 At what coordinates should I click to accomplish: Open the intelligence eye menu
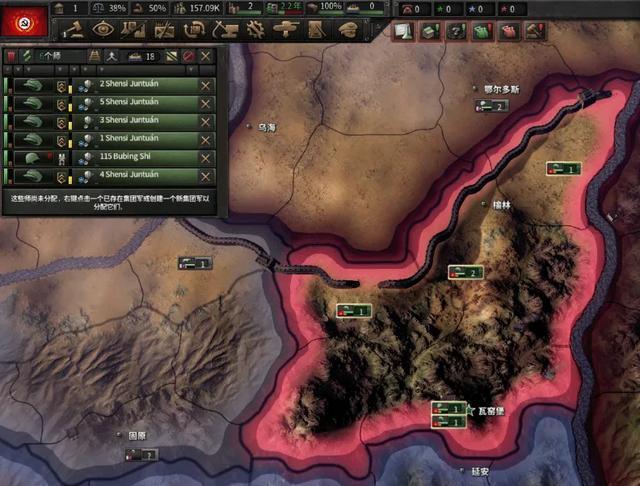[x=104, y=30]
